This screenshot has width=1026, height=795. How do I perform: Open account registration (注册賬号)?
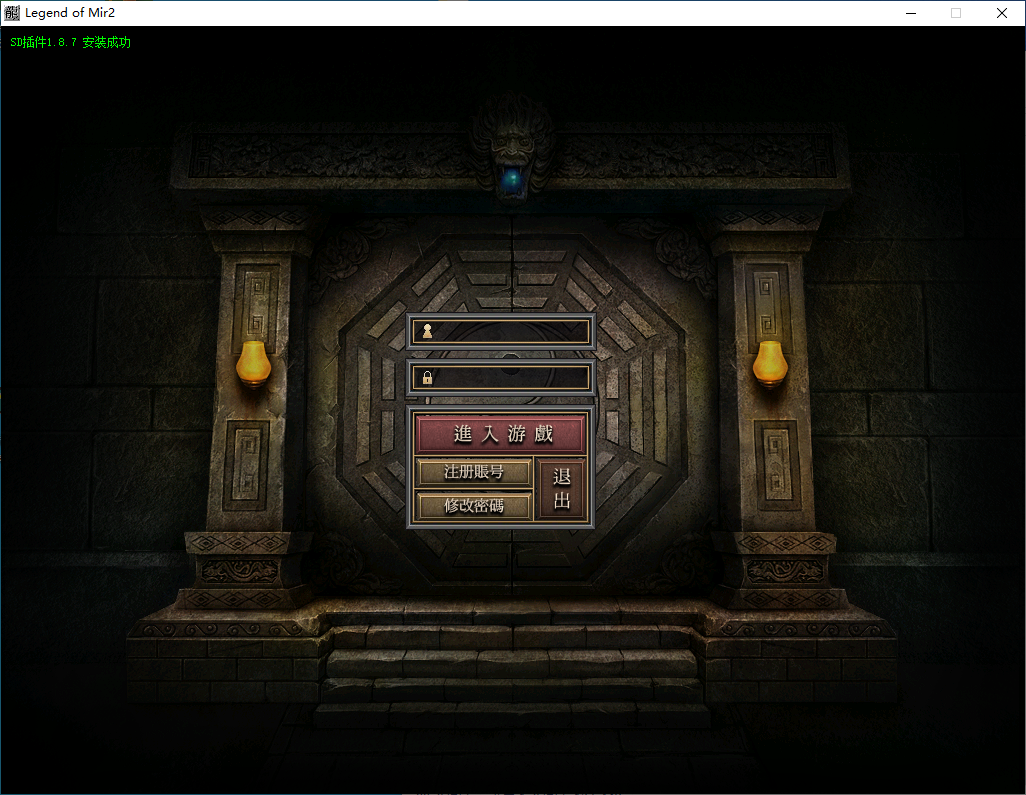click(x=473, y=472)
